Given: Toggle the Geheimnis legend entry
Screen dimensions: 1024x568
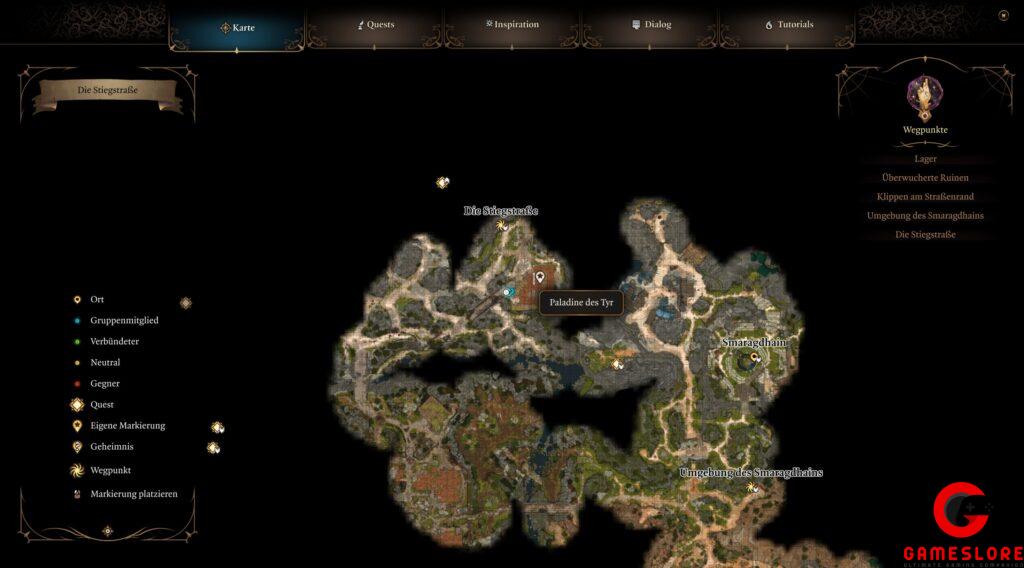Looking at the screenshot, I should (x=112, y=447).
